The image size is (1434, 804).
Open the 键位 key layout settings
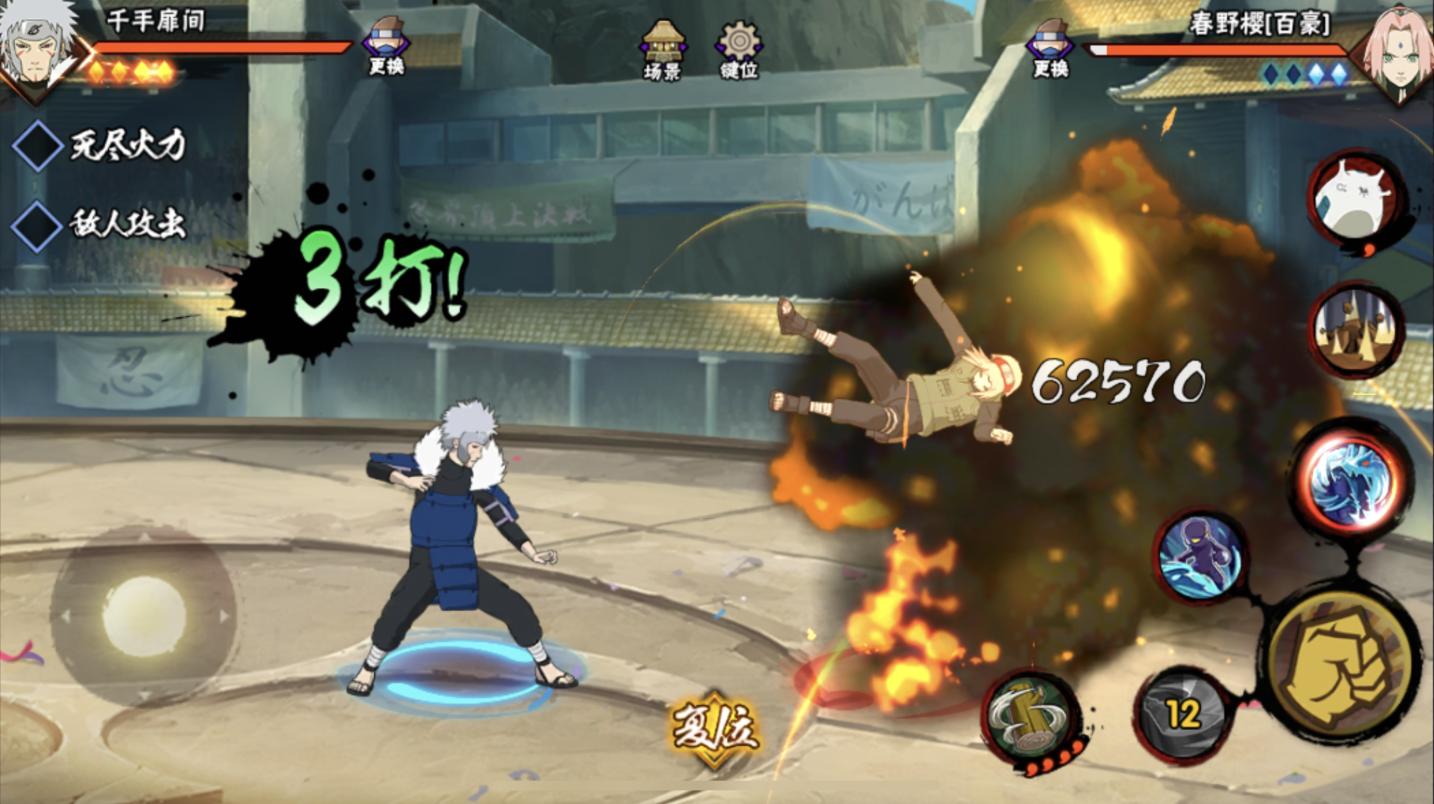click(x=739, y=48)
